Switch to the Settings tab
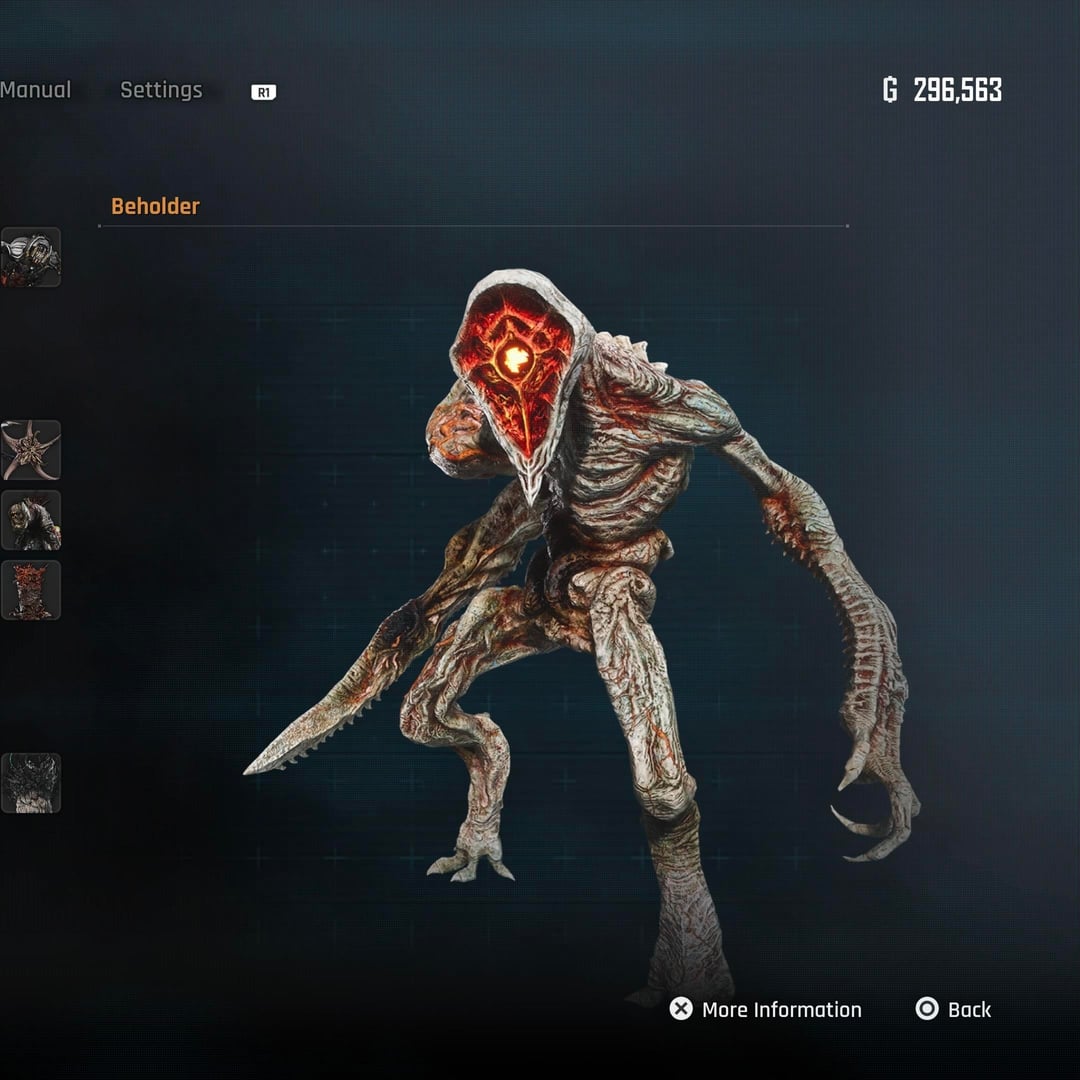Viewport: 1080px width, 1080px height. (x=161, y=90)
